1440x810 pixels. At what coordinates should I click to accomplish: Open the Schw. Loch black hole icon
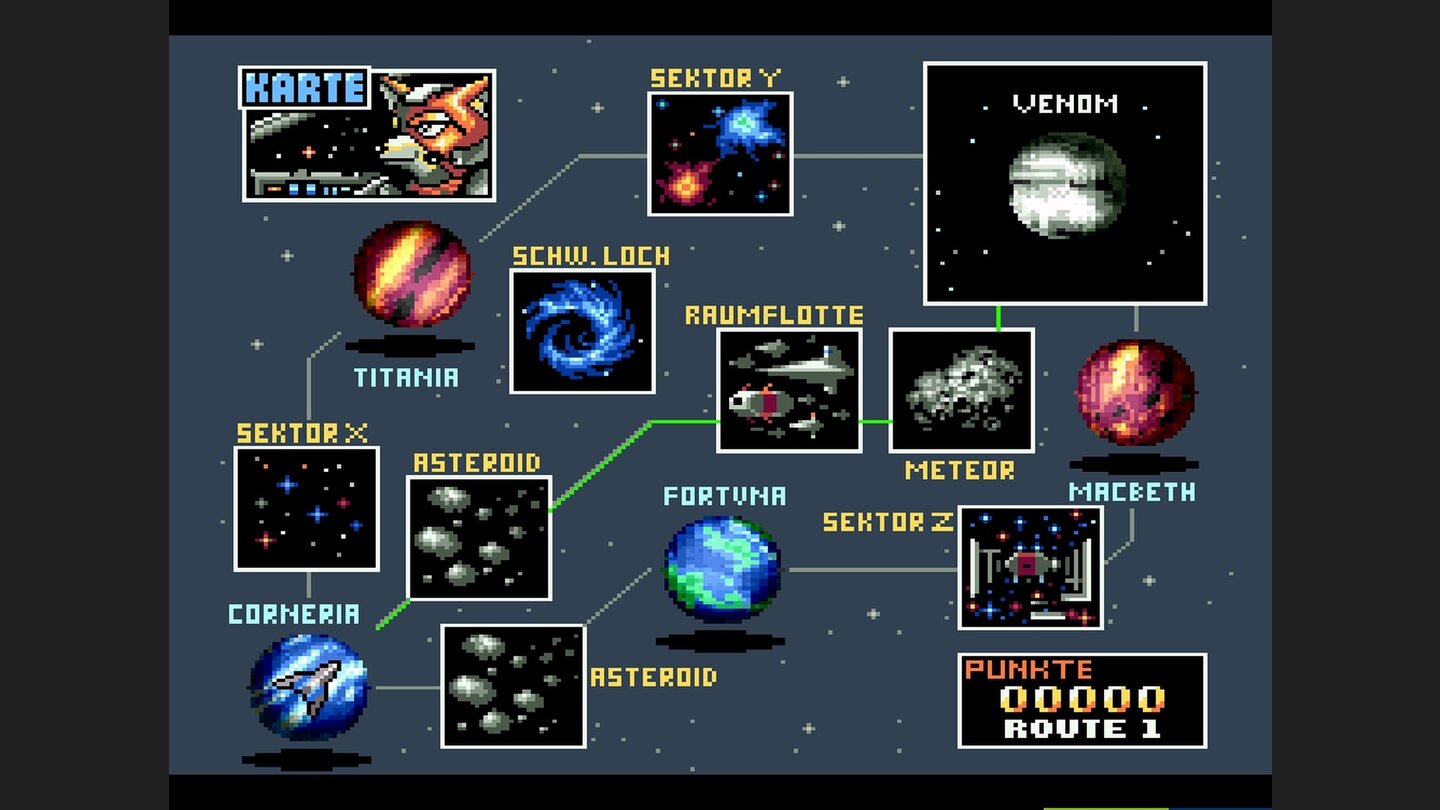(x=583, y=331)
